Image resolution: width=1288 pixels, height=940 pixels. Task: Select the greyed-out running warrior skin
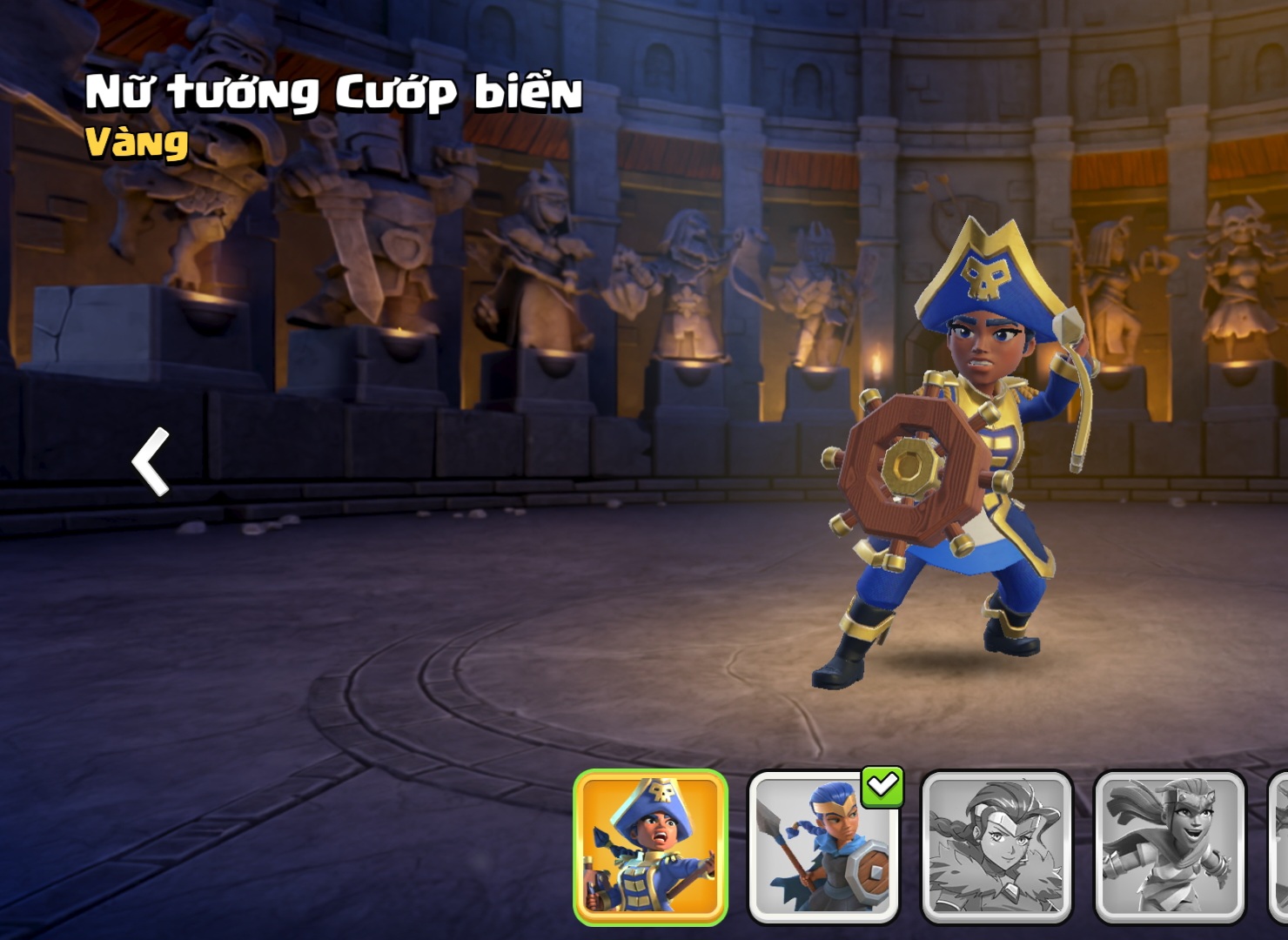[x=1169, y=846]
